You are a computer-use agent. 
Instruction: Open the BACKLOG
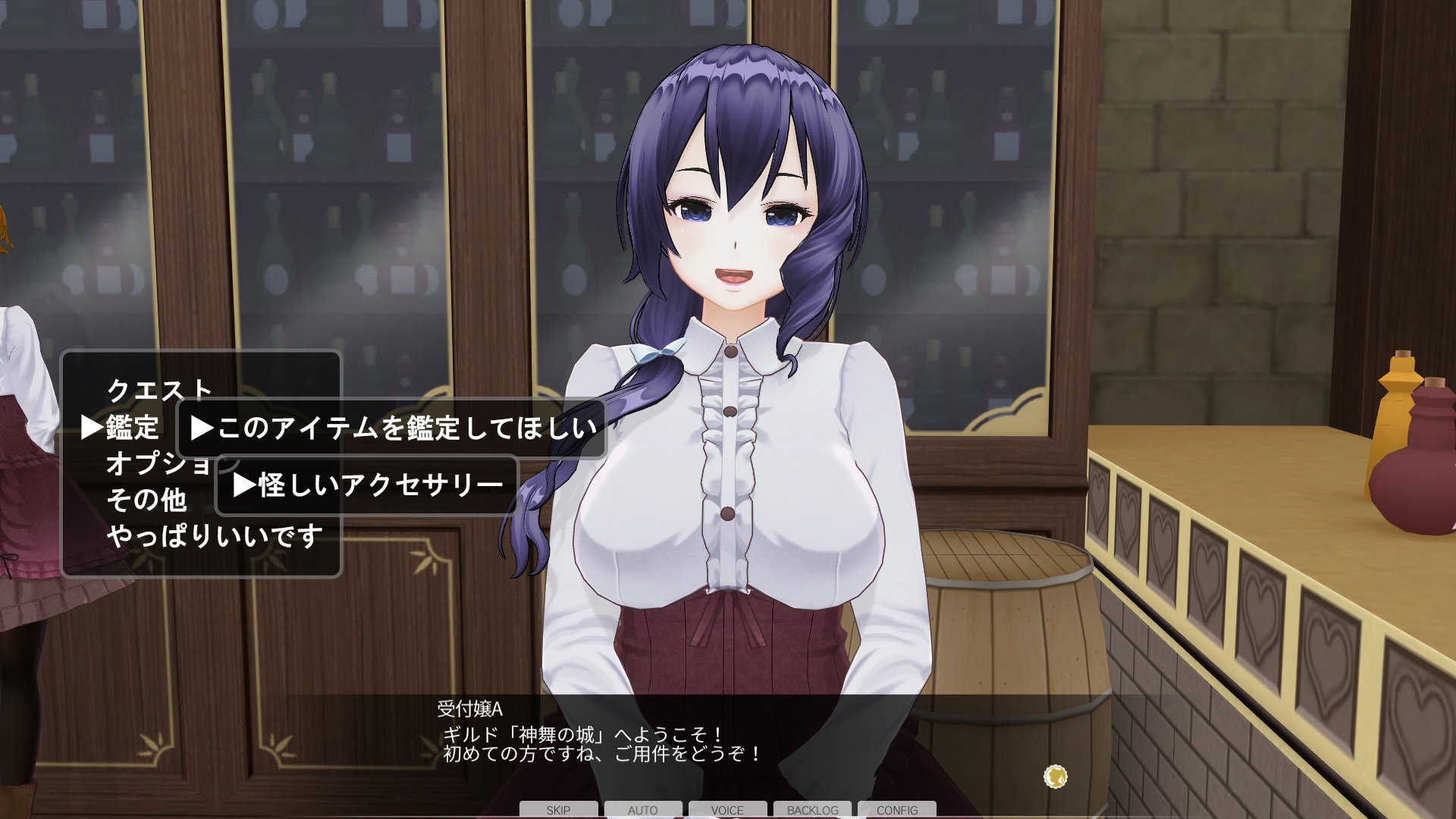click(812, 810)
